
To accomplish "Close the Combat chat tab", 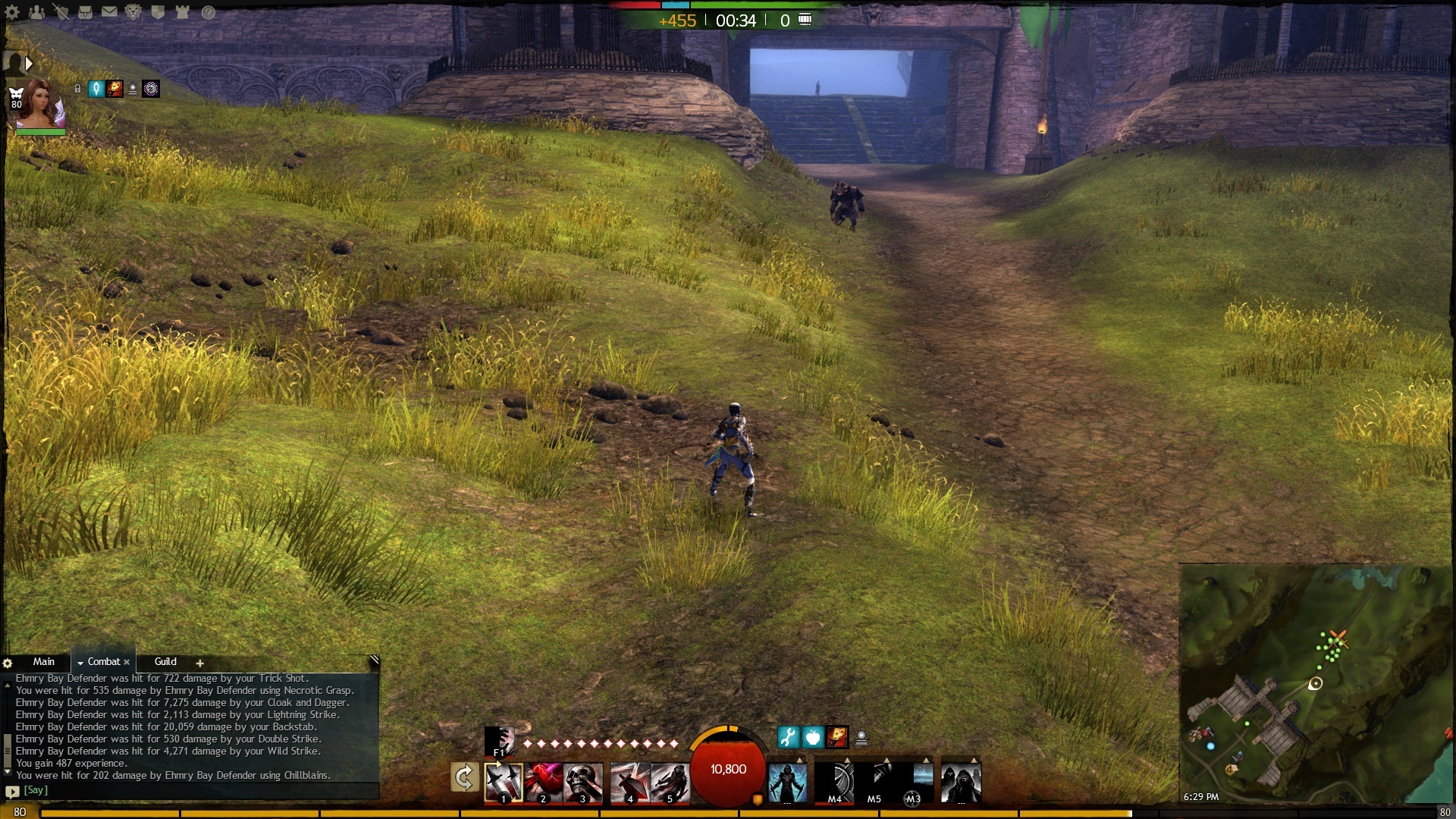I will click(x=127, y=663).
